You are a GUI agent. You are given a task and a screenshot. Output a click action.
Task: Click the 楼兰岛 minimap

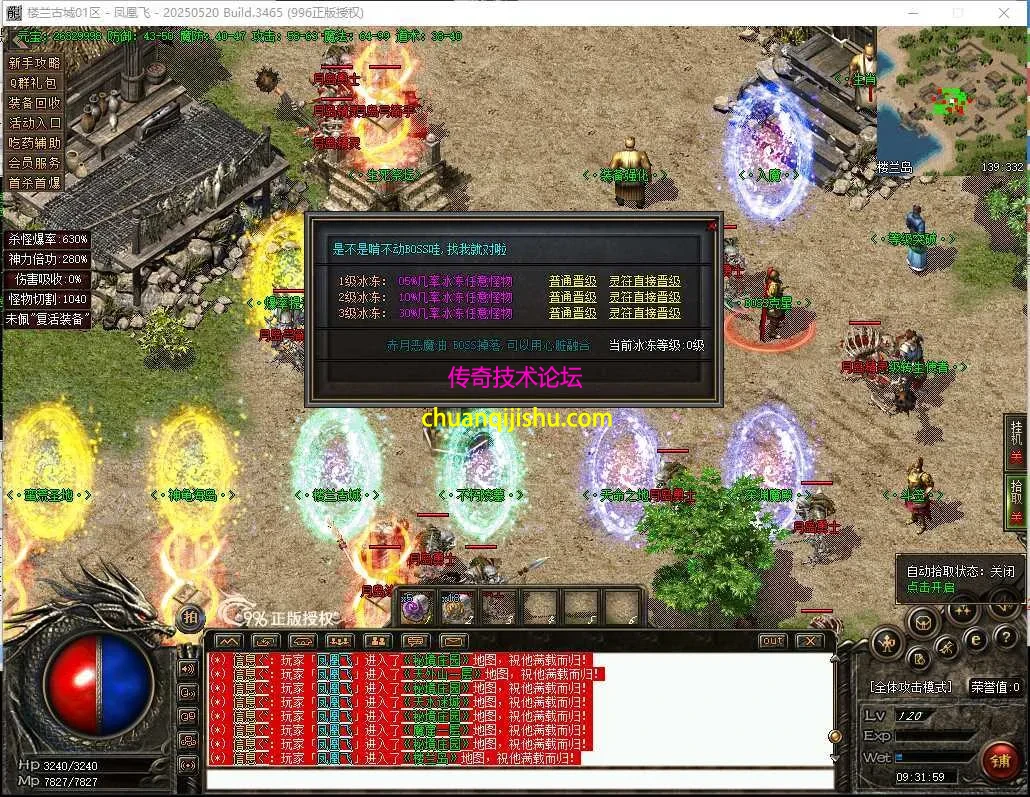[951, 100]
